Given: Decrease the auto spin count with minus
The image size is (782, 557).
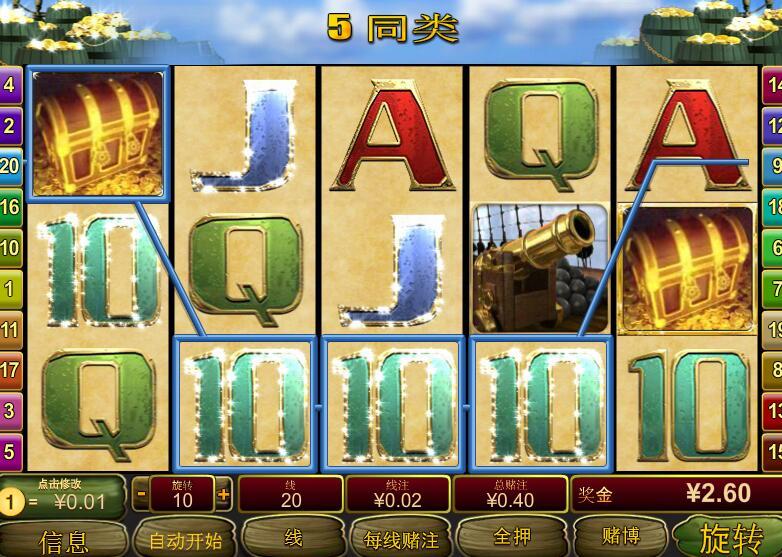Looking at the screenshot, I should 141,493.
